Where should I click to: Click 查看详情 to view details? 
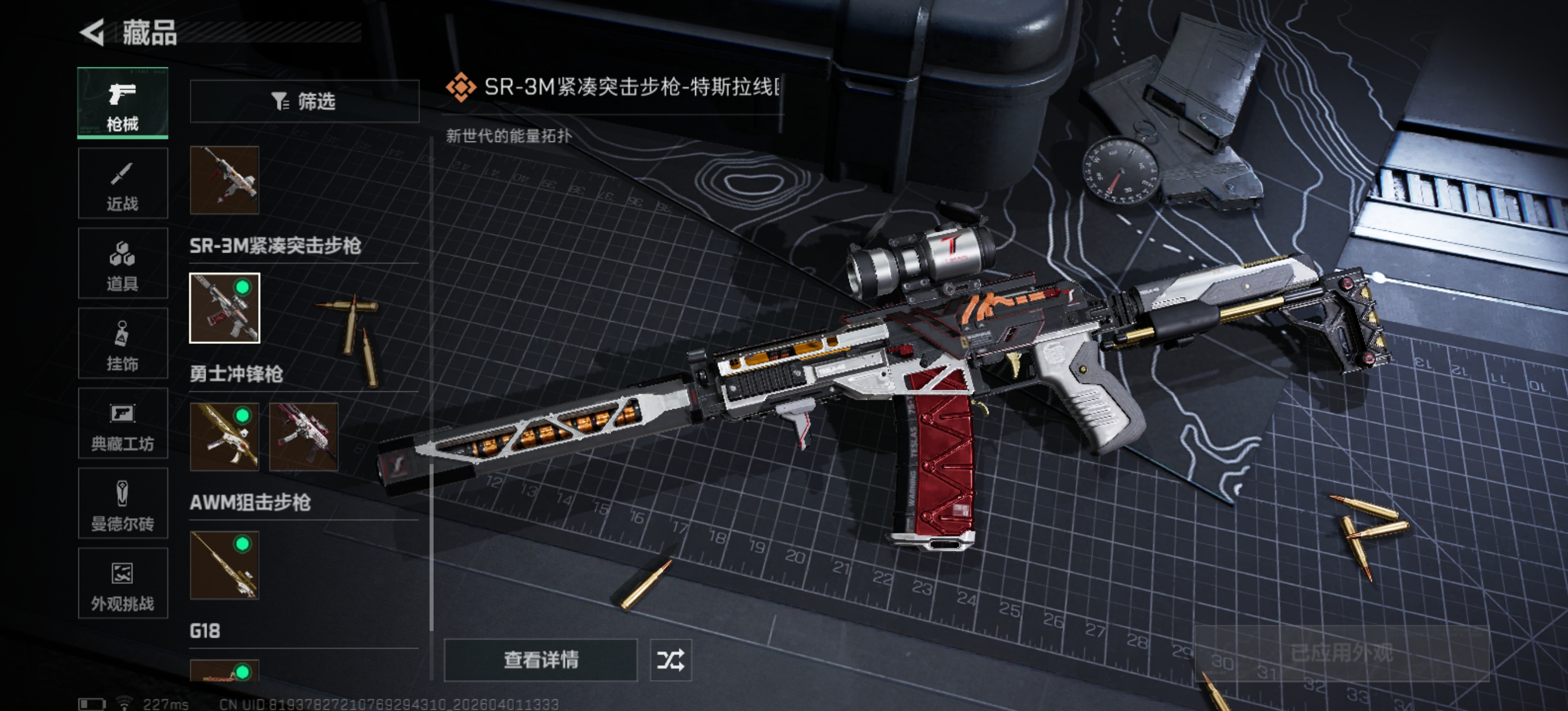tap(541, 660)
